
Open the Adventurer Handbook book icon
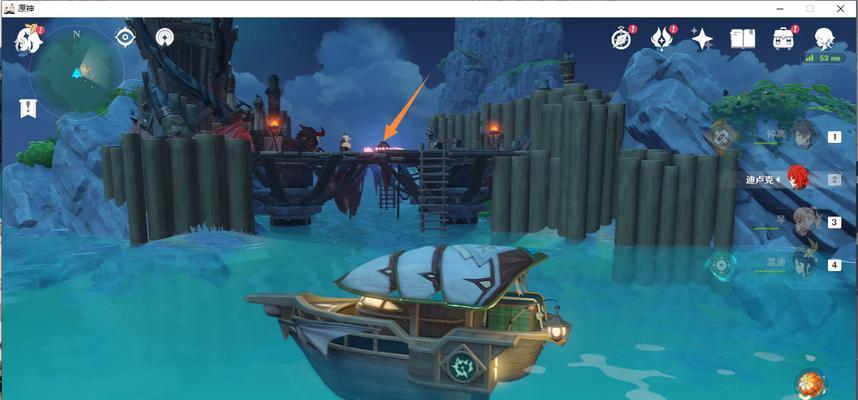coord(742,39)
